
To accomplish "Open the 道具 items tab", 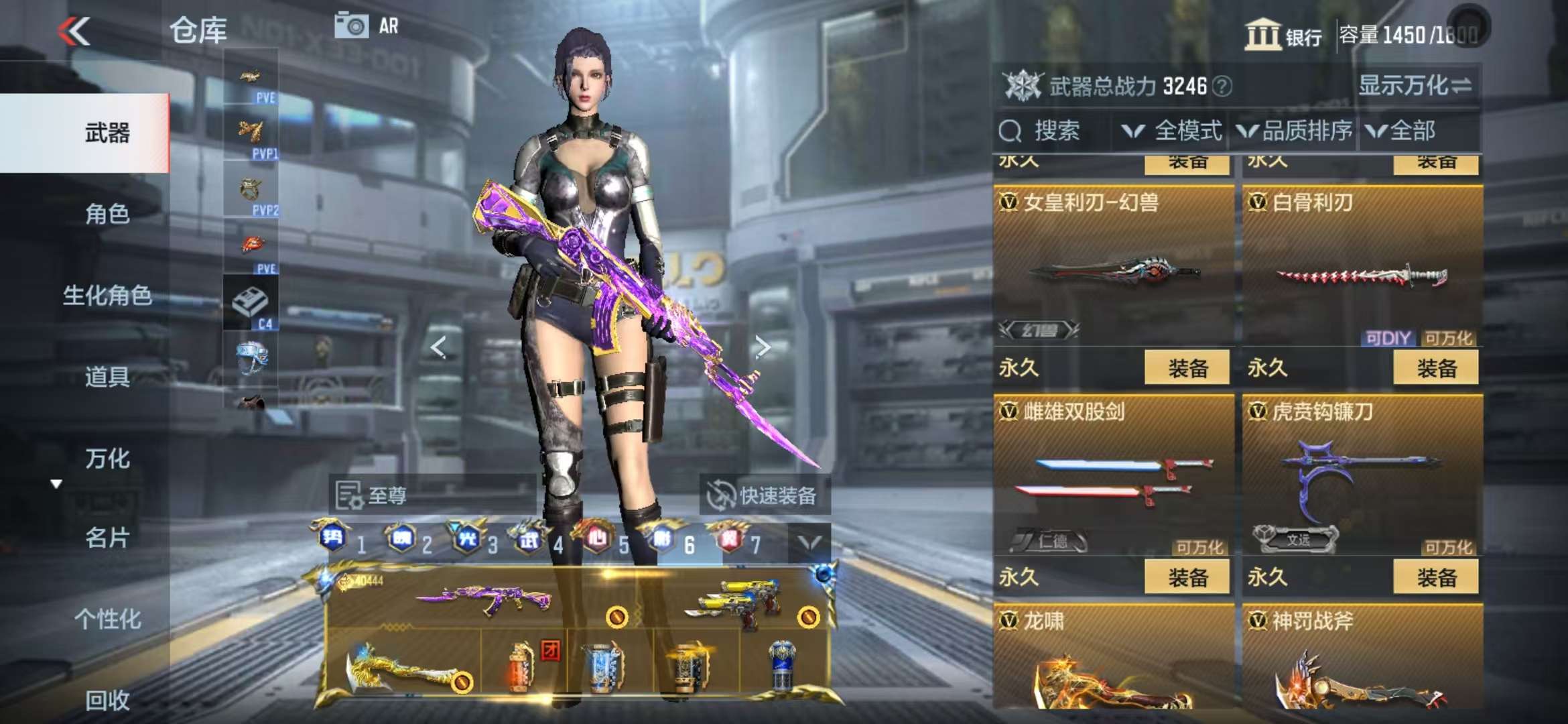I will [107, 377].
